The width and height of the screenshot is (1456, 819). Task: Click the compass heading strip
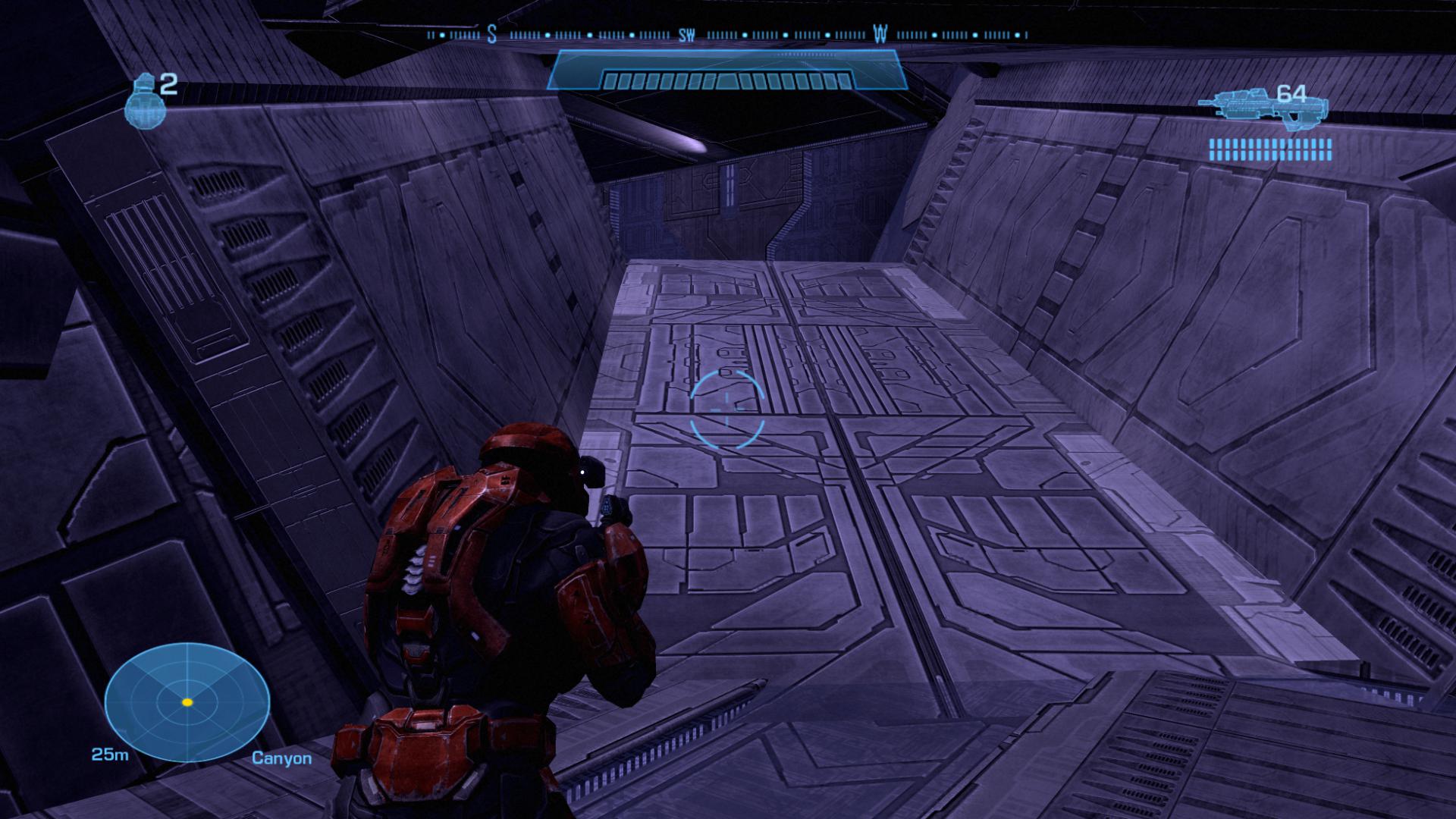[x=728, y=35]
